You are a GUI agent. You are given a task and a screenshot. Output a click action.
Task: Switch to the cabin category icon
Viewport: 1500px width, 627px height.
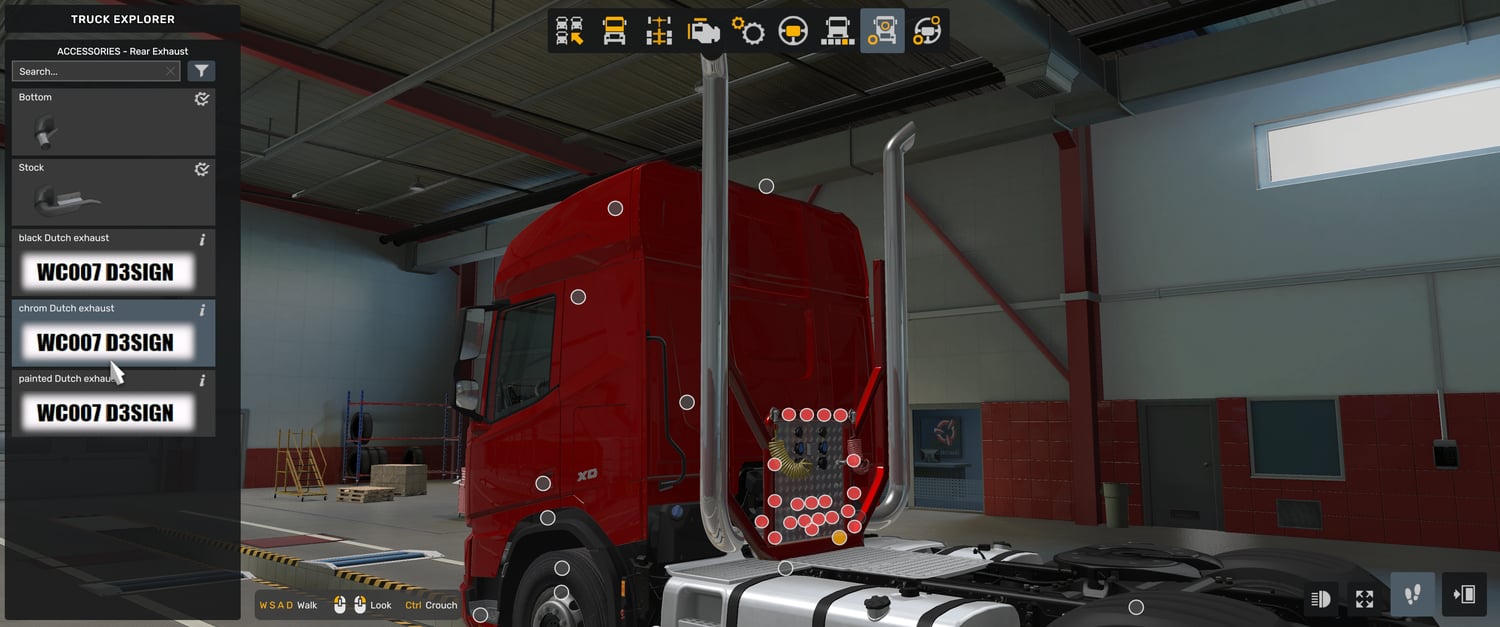614,31
